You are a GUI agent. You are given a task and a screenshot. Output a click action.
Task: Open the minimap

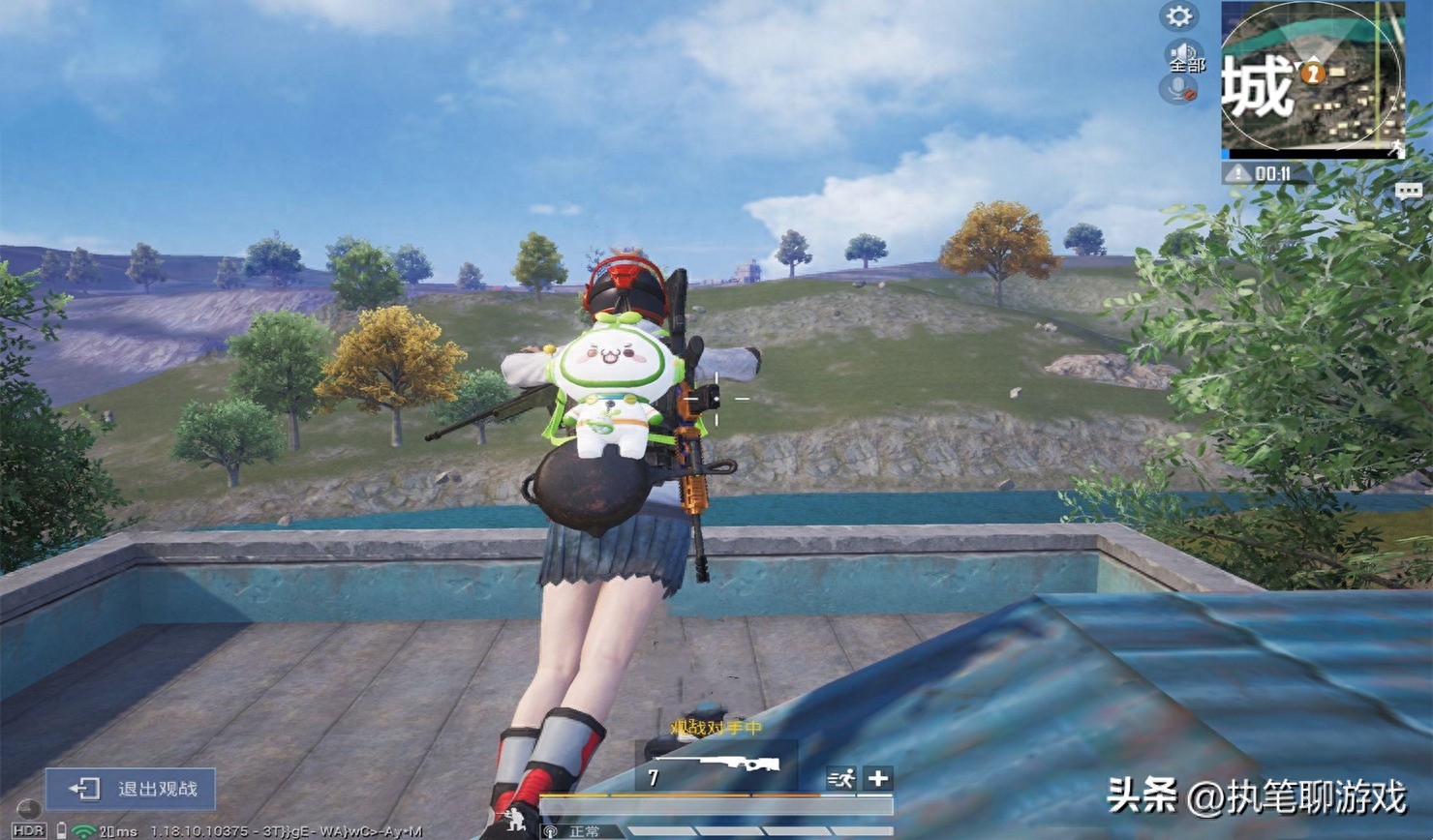(1312, 79)
